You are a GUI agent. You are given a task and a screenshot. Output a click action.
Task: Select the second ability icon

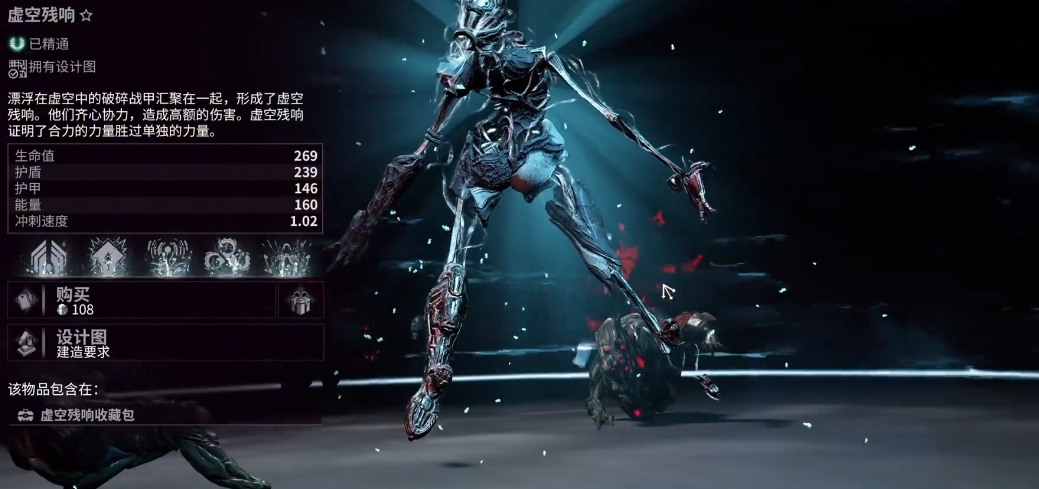tap(108, 257)
